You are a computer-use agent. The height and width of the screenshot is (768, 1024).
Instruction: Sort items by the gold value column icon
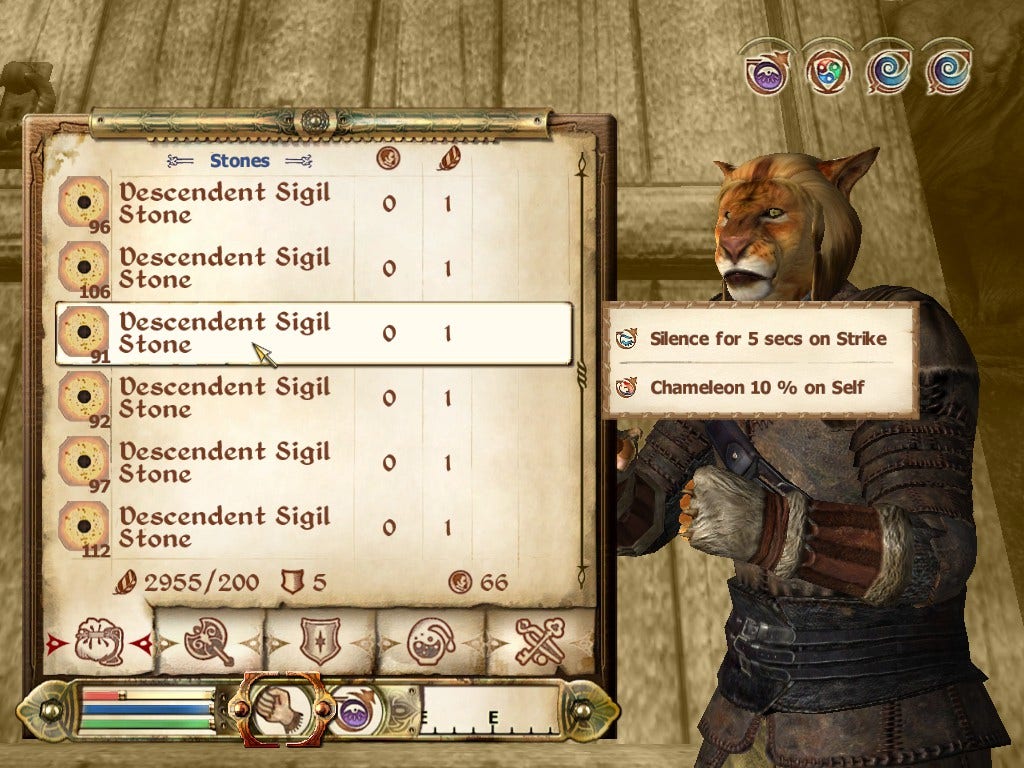click(388, 158)
